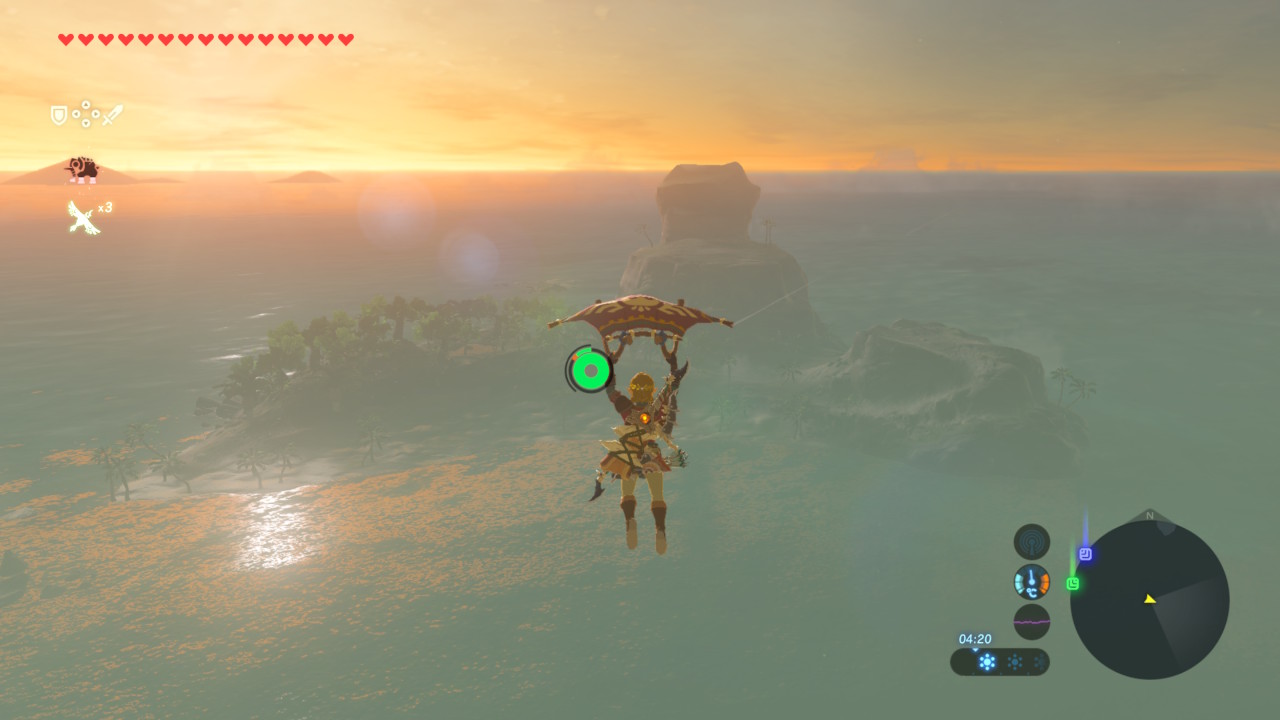The height and width of the screenshot is (720, 1280).
Task: Click the sword quick-select icon
Action: (x=112, y=115)
